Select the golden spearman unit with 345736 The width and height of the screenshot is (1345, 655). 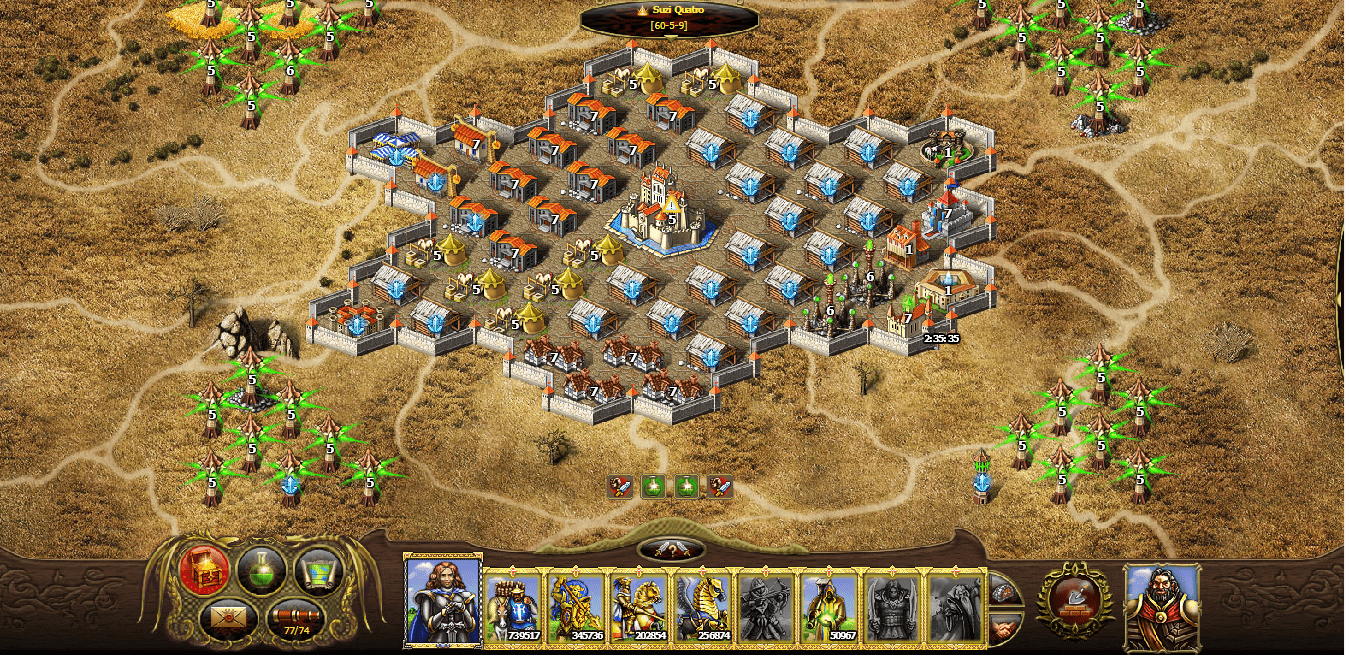point(576,607)
